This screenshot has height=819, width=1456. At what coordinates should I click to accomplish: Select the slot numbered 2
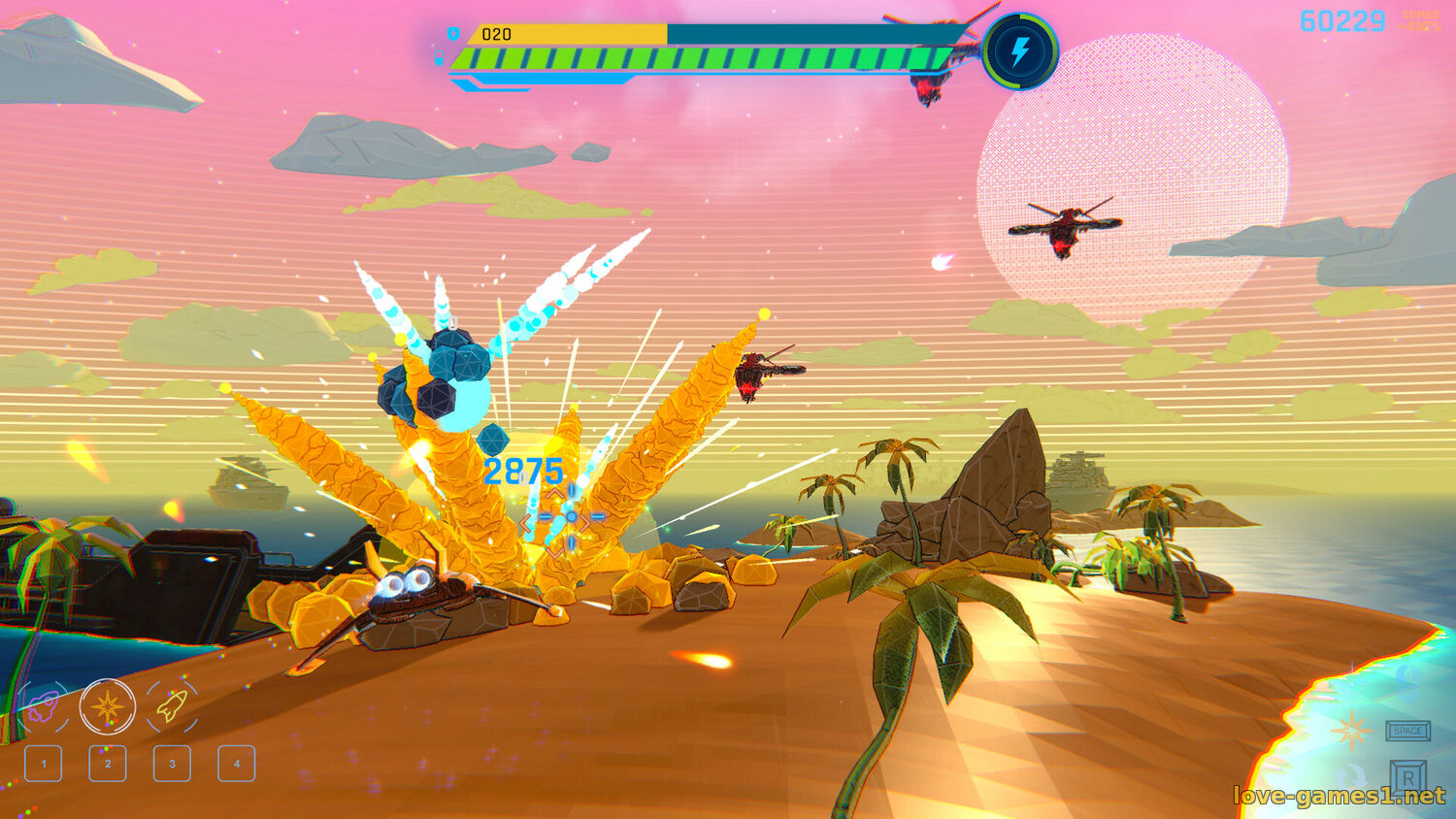(108, 764)
